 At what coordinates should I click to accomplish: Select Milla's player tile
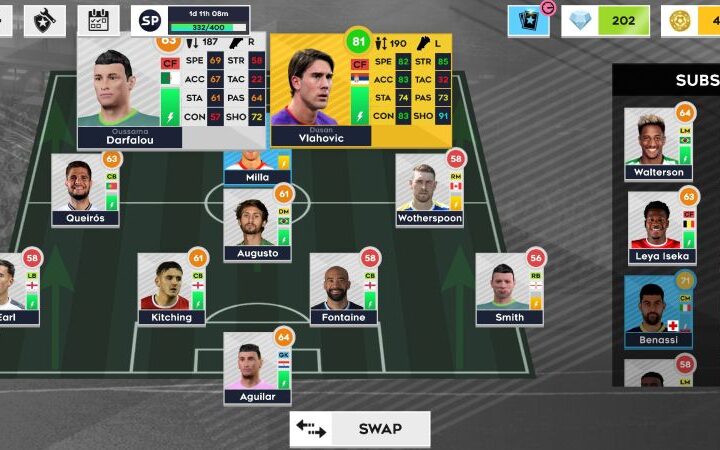tap(257, 167)
